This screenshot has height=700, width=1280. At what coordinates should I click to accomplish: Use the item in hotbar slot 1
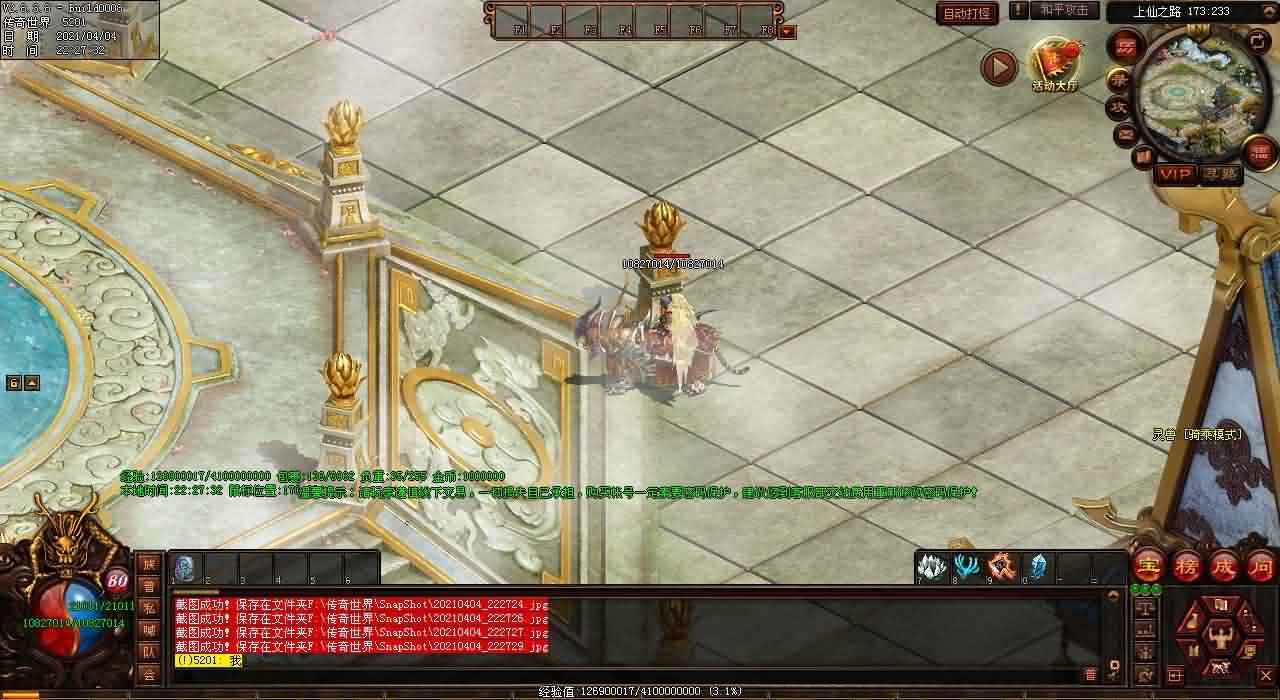[185, 568]
